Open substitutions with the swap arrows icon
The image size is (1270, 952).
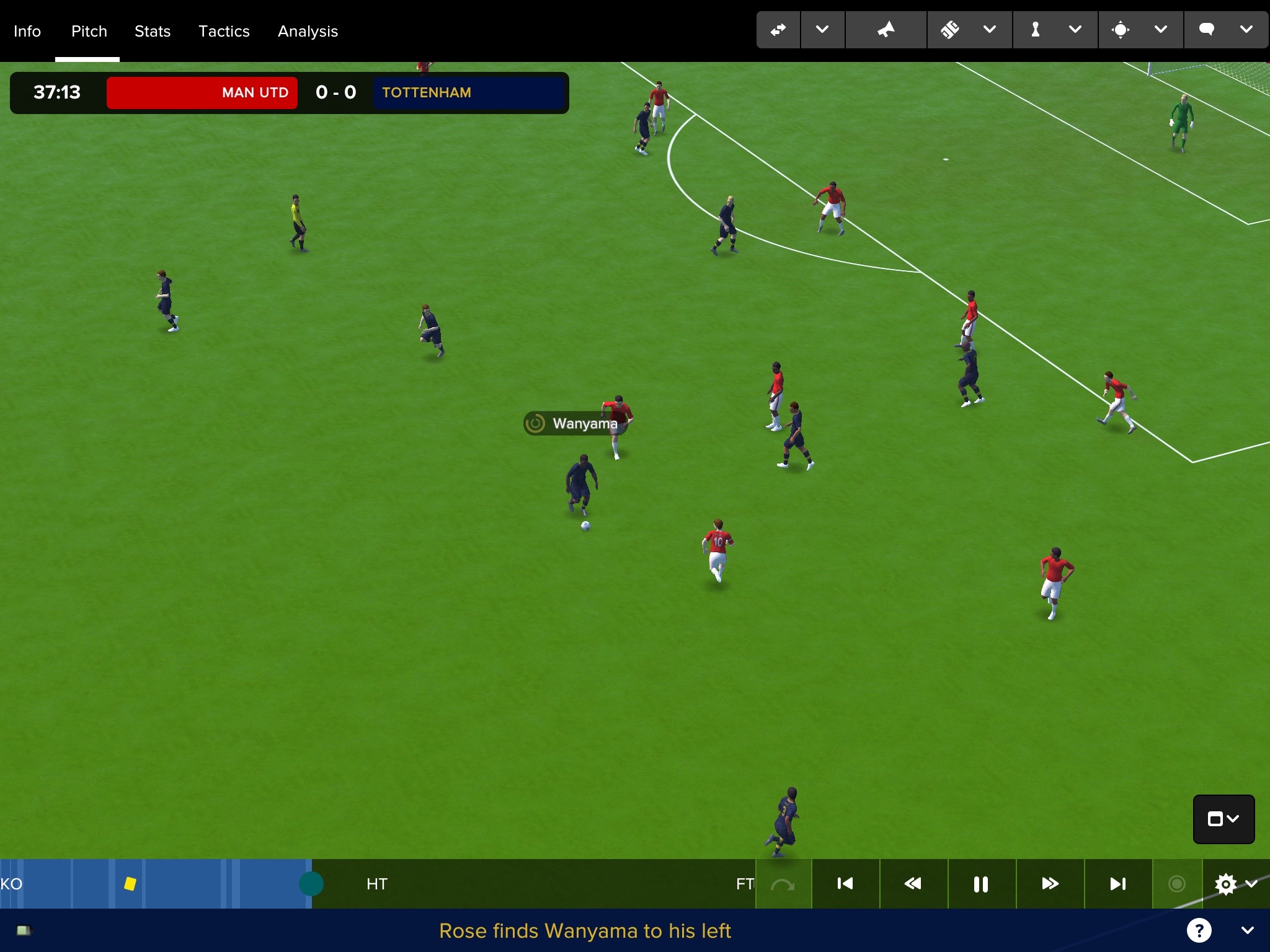click(x=778, y=30)
